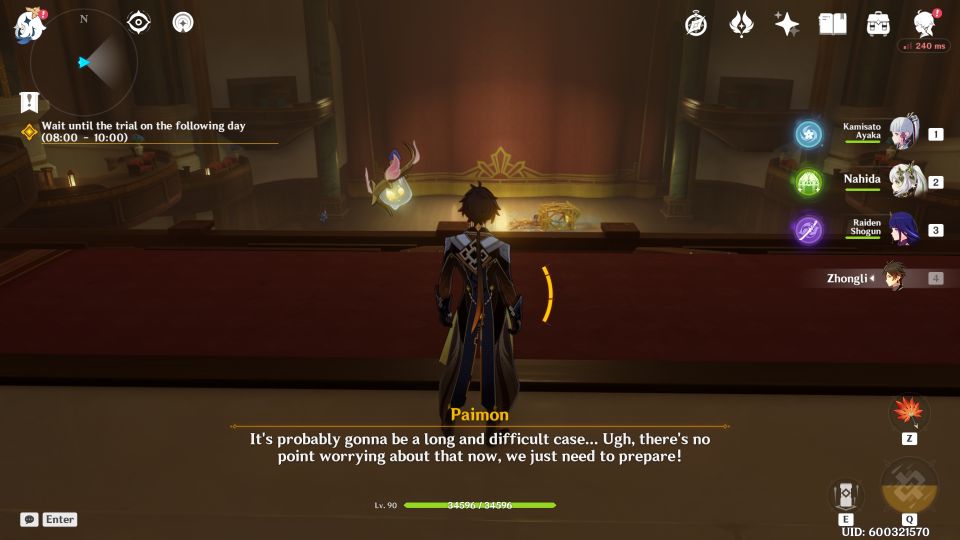Open the Paimon menu icon
This screenshot has height=540, width=960.
tap(29, 25)
